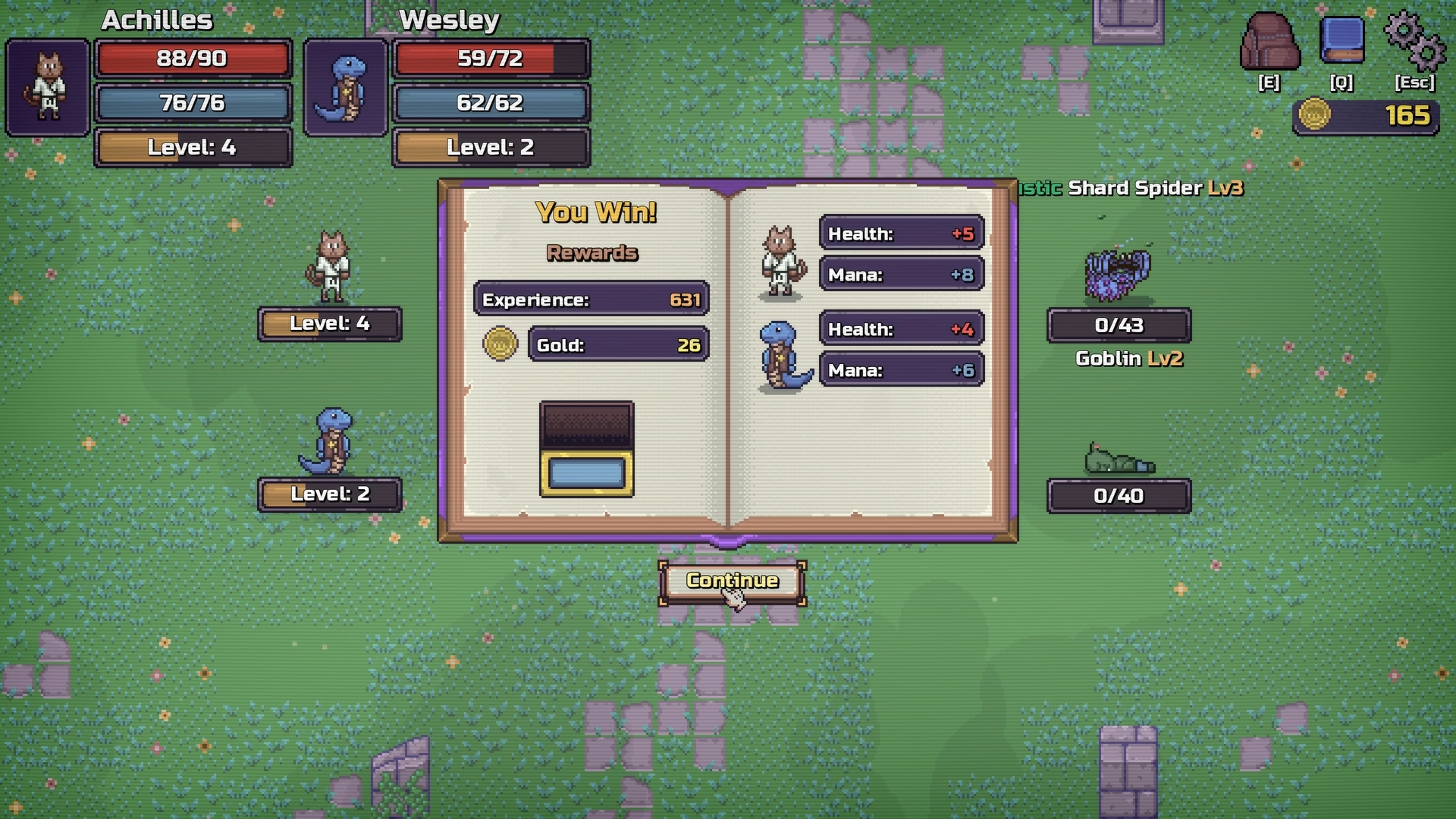Open the backpack inventory

1269,42
